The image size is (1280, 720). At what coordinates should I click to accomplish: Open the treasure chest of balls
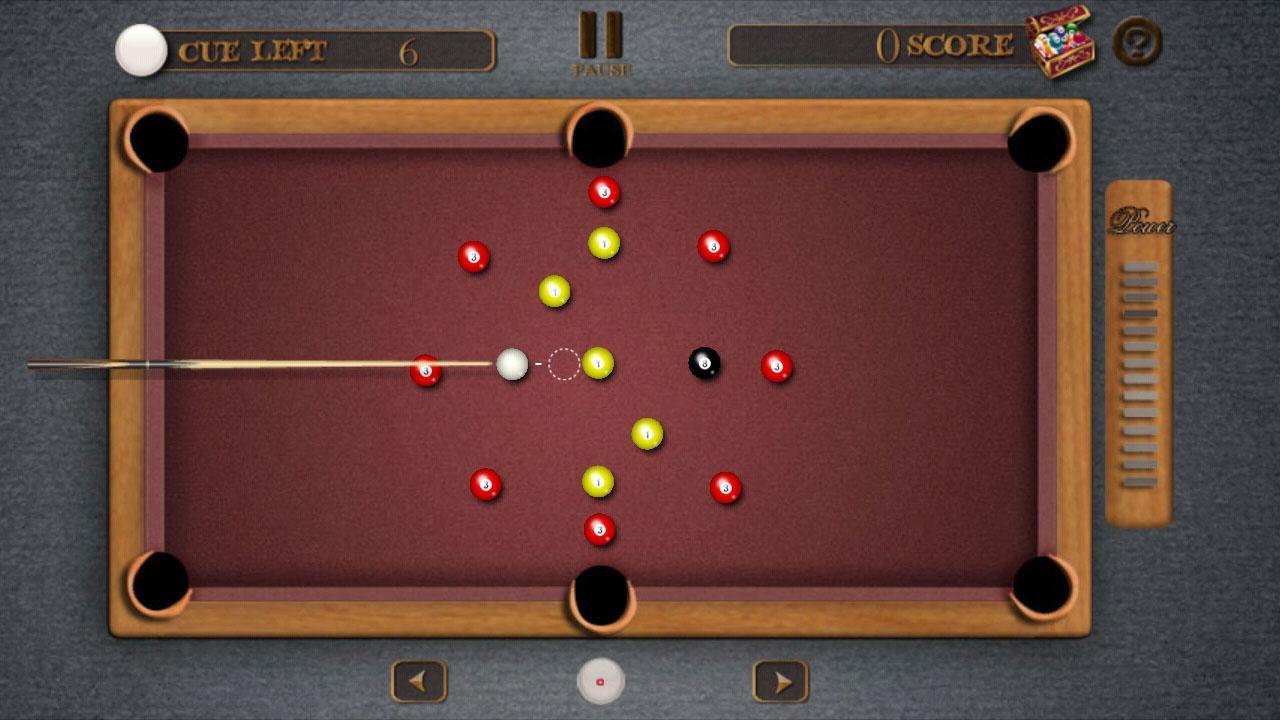(1061, 44)
